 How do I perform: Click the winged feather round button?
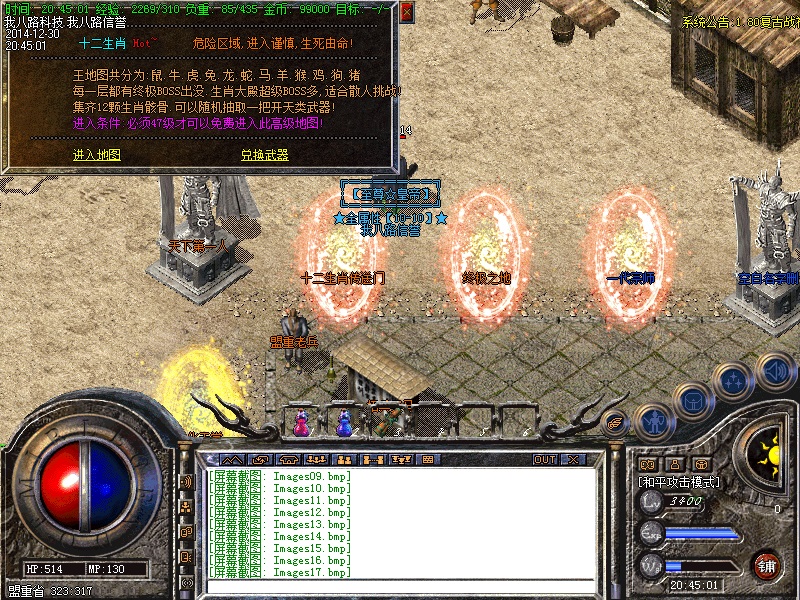616,421
